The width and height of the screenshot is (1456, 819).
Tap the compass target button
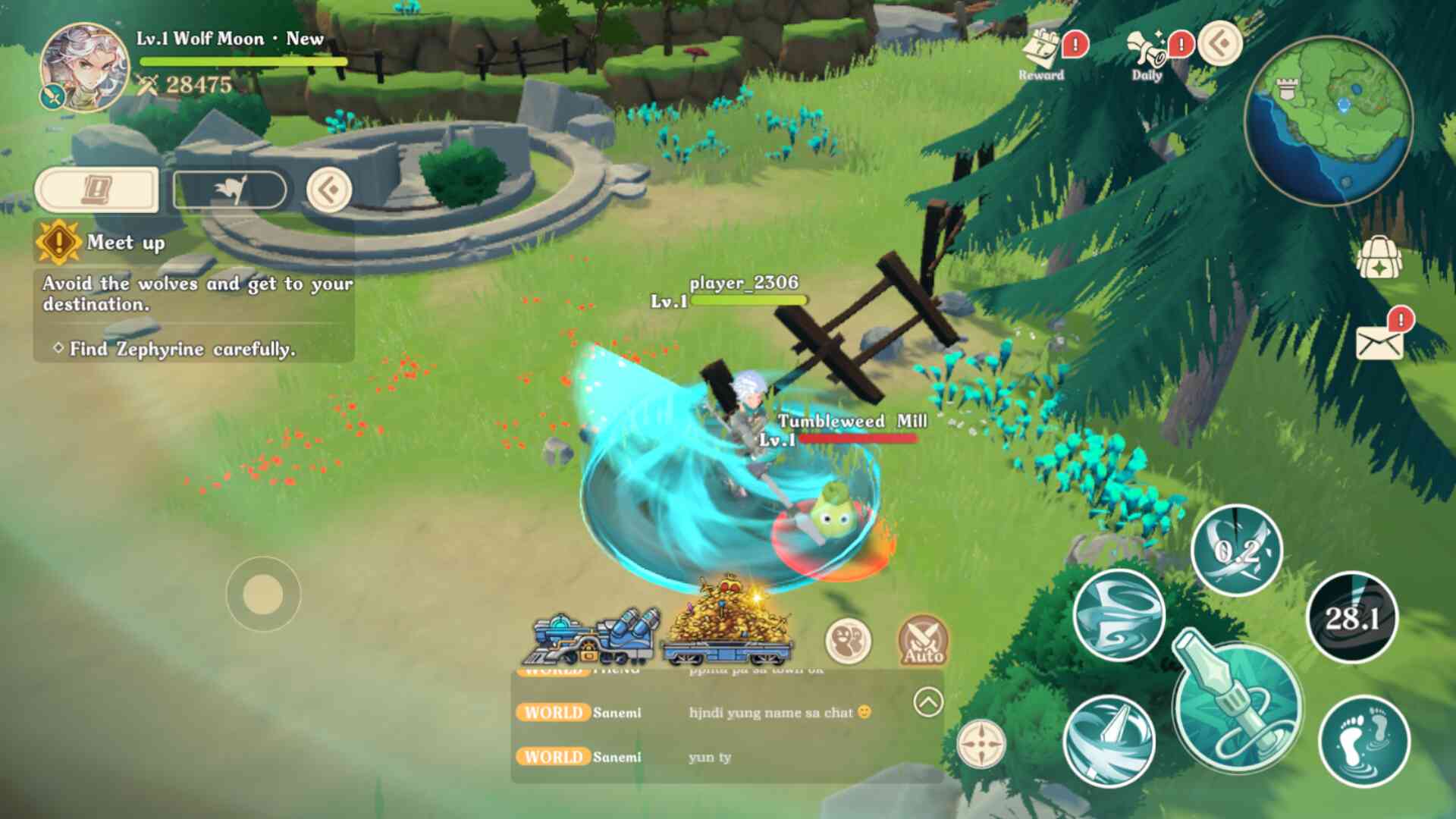pyautogui.click(x=981, y=744)
